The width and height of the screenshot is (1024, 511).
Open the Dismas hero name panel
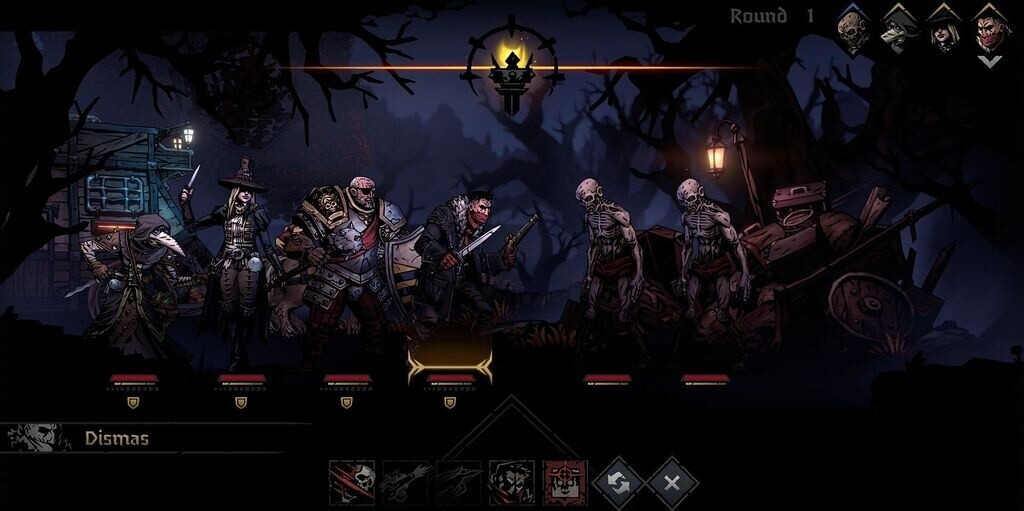pyautogui.click(x=116, y=438)
